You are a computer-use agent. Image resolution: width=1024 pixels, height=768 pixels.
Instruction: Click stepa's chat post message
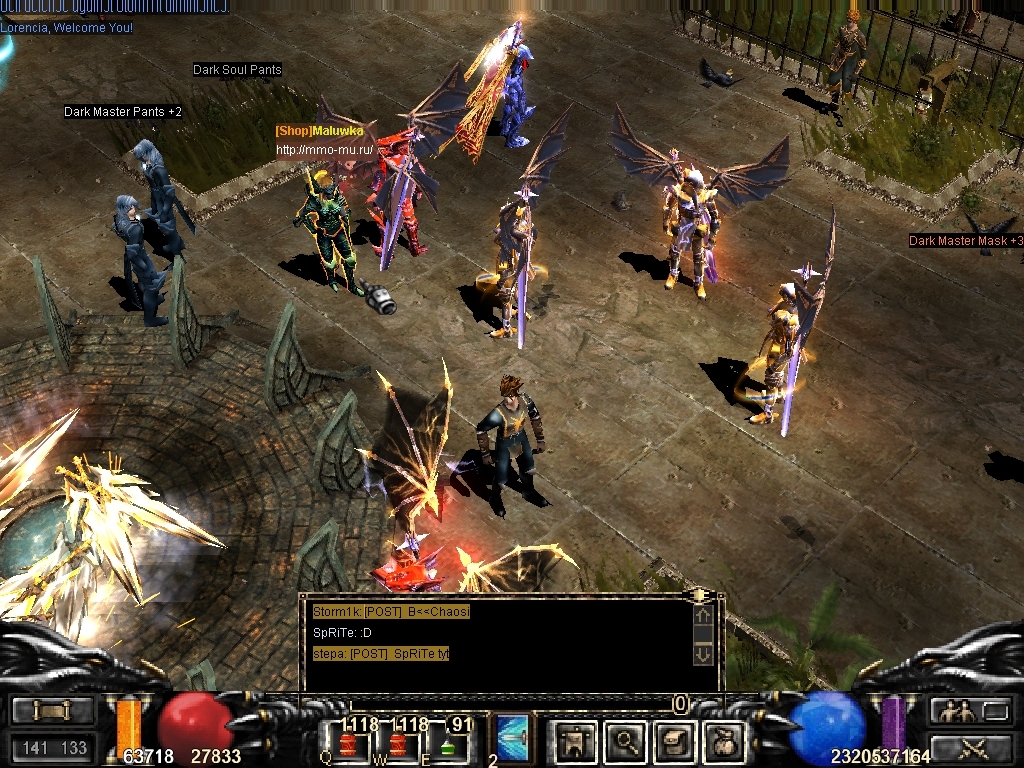(x=381, y=654)
